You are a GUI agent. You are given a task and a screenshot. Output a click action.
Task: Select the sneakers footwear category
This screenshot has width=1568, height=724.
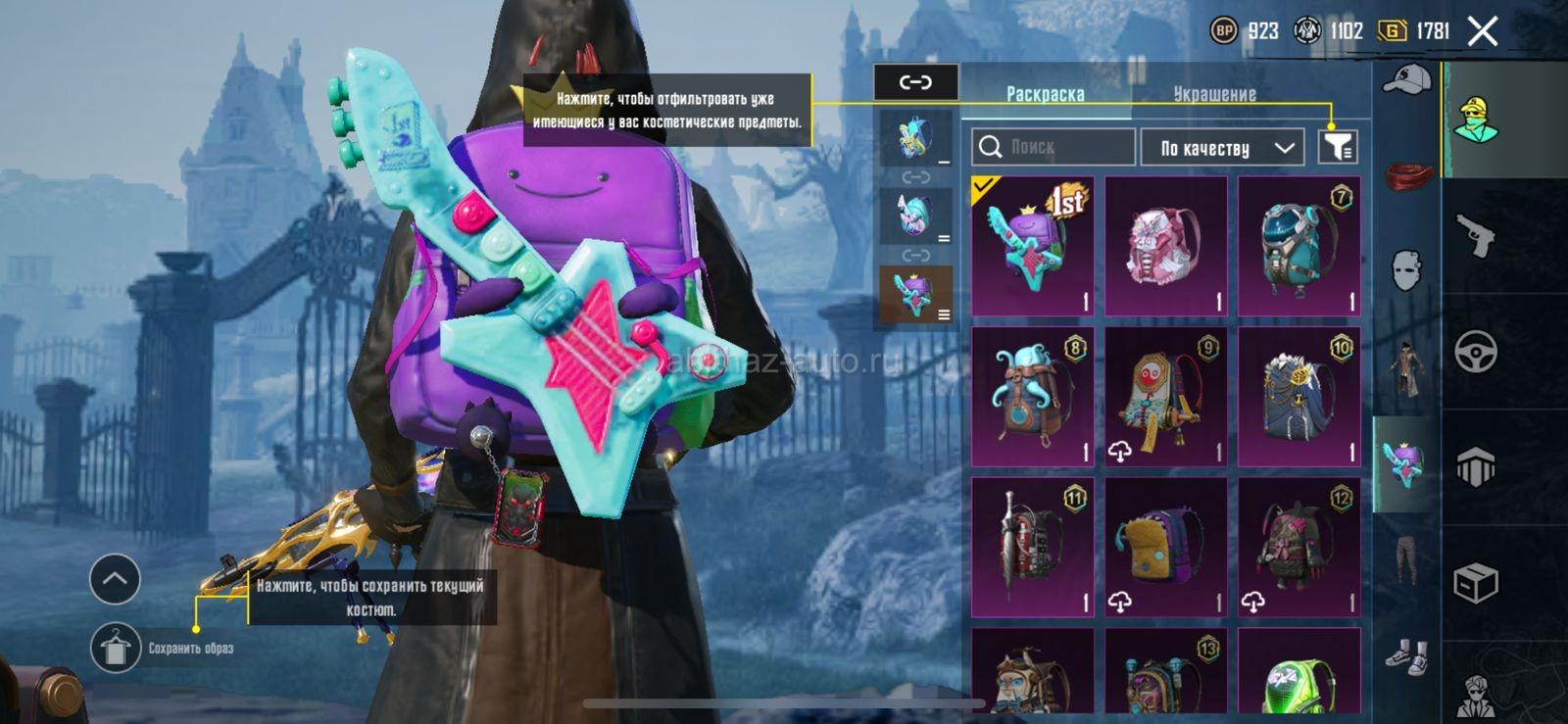(1406, 655)
